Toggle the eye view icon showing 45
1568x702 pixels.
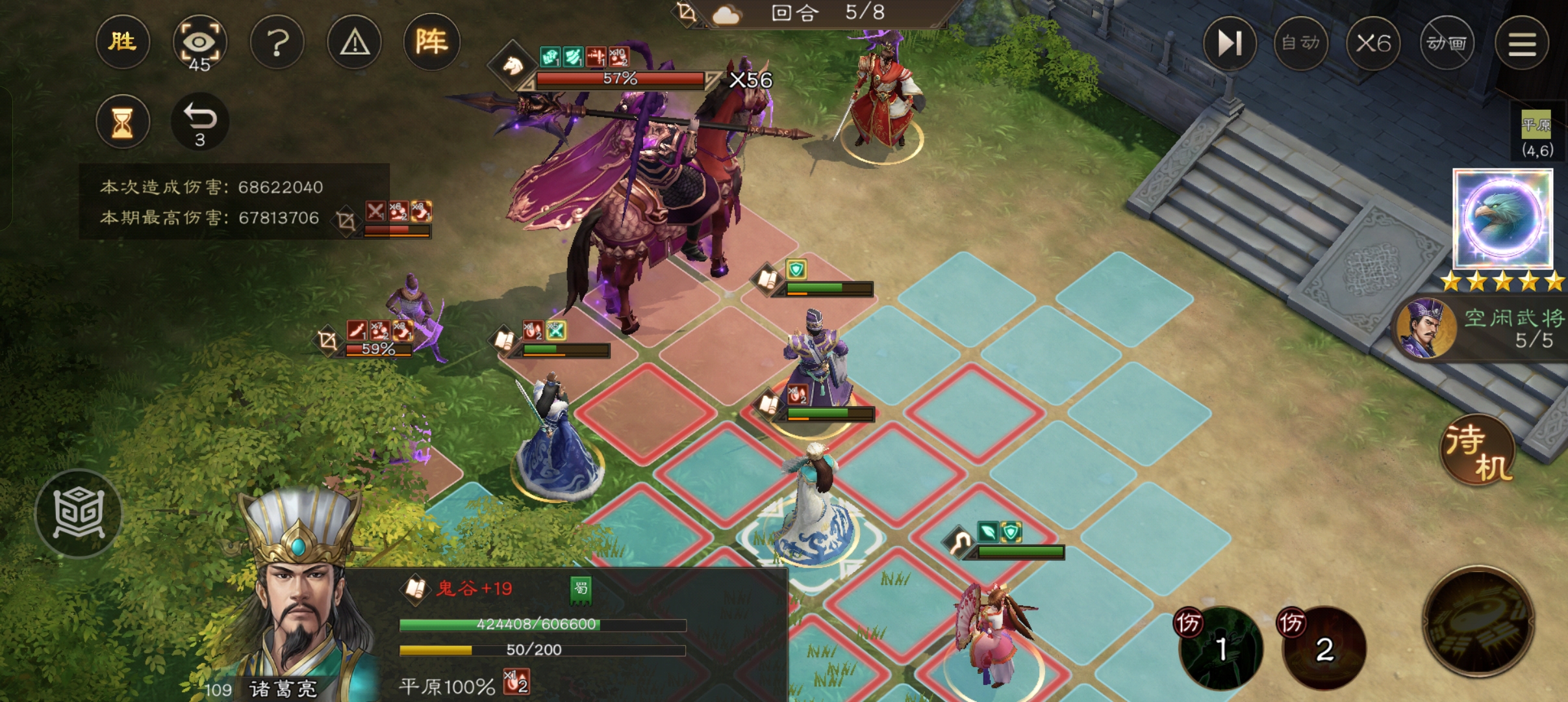pyautogui.click(x=199, y=43)
